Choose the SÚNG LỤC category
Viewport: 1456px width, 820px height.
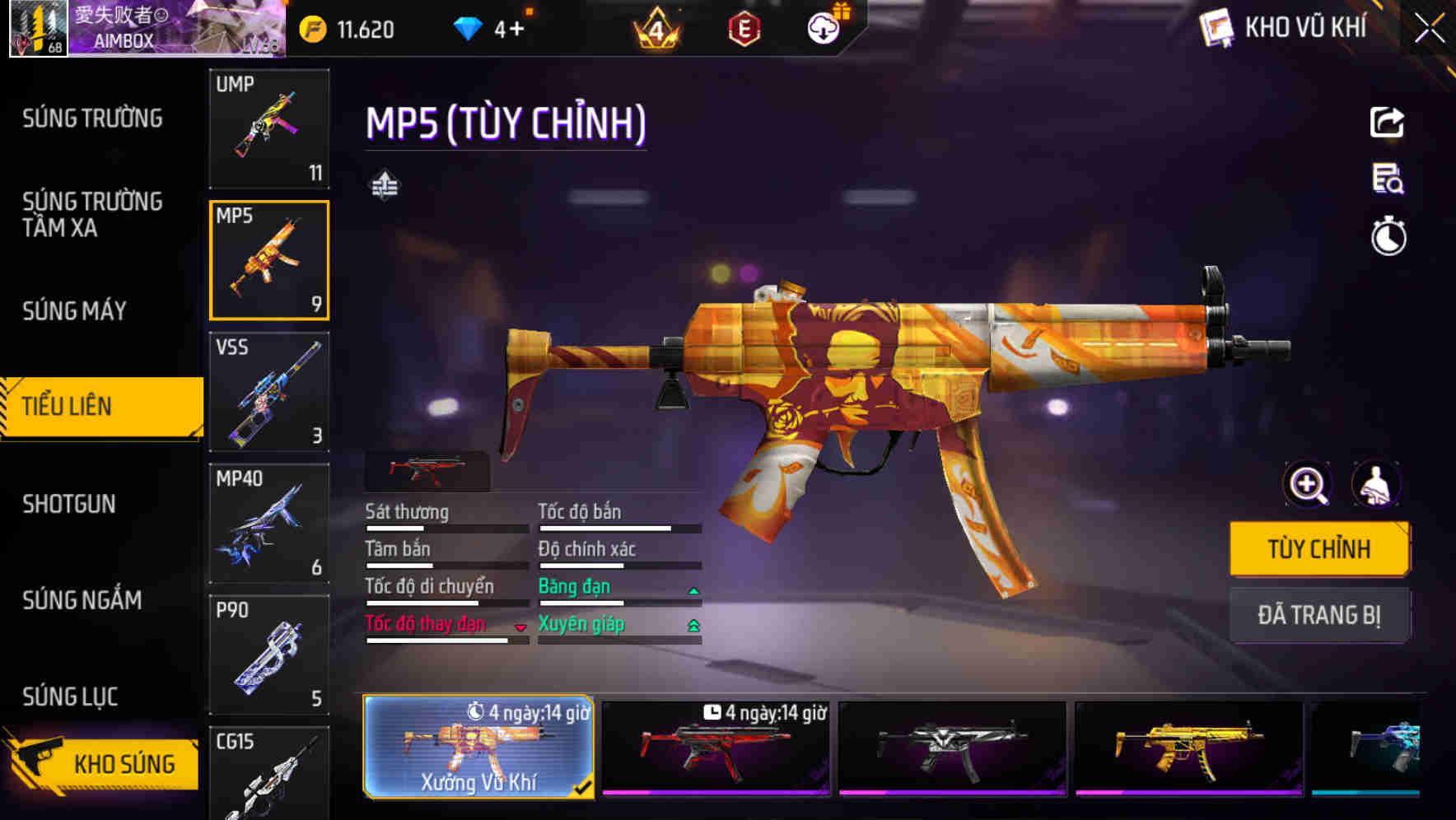(x=70, y=697)
